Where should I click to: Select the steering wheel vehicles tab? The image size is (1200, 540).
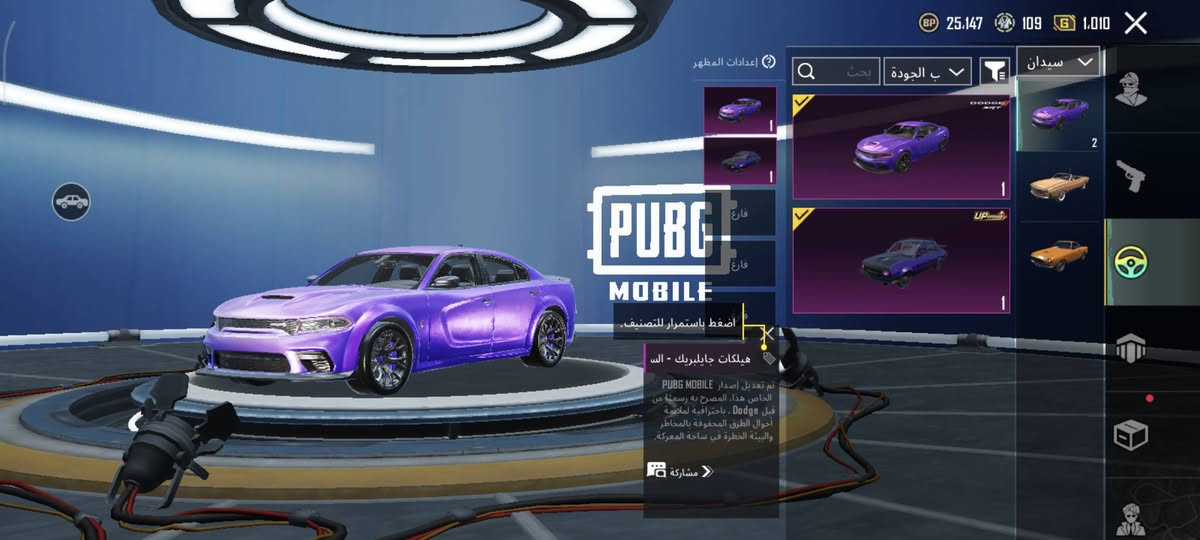pos(1131,262)
